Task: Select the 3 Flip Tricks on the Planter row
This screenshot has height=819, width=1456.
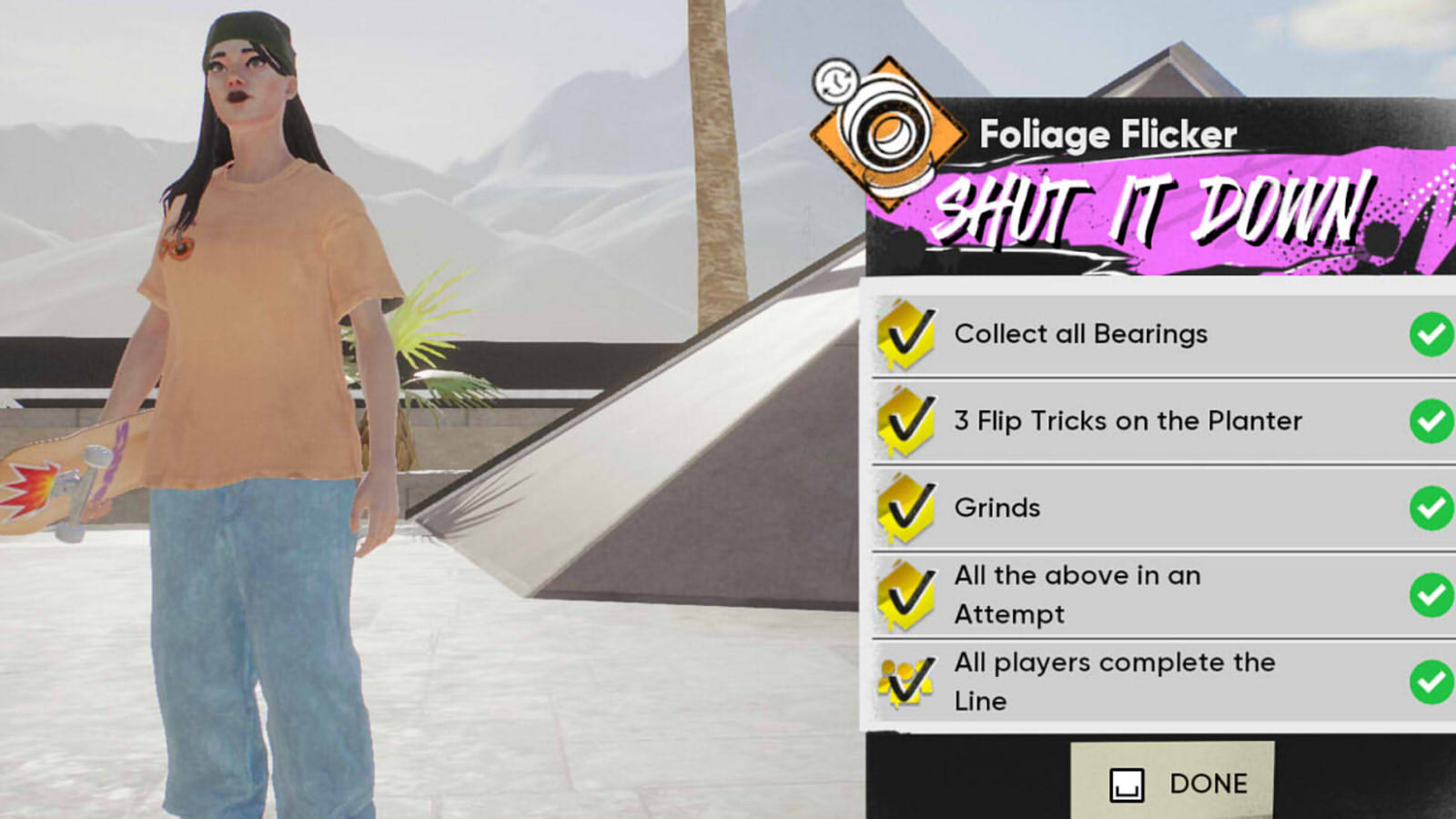Action: point(1156,420)
